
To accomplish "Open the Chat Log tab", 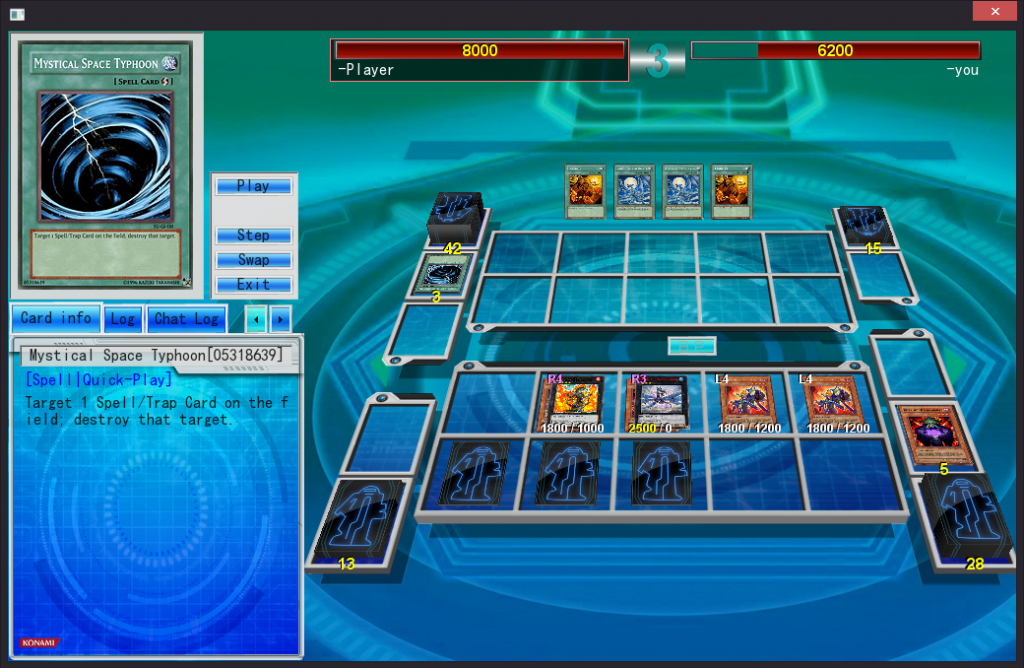I will (186, 319).
